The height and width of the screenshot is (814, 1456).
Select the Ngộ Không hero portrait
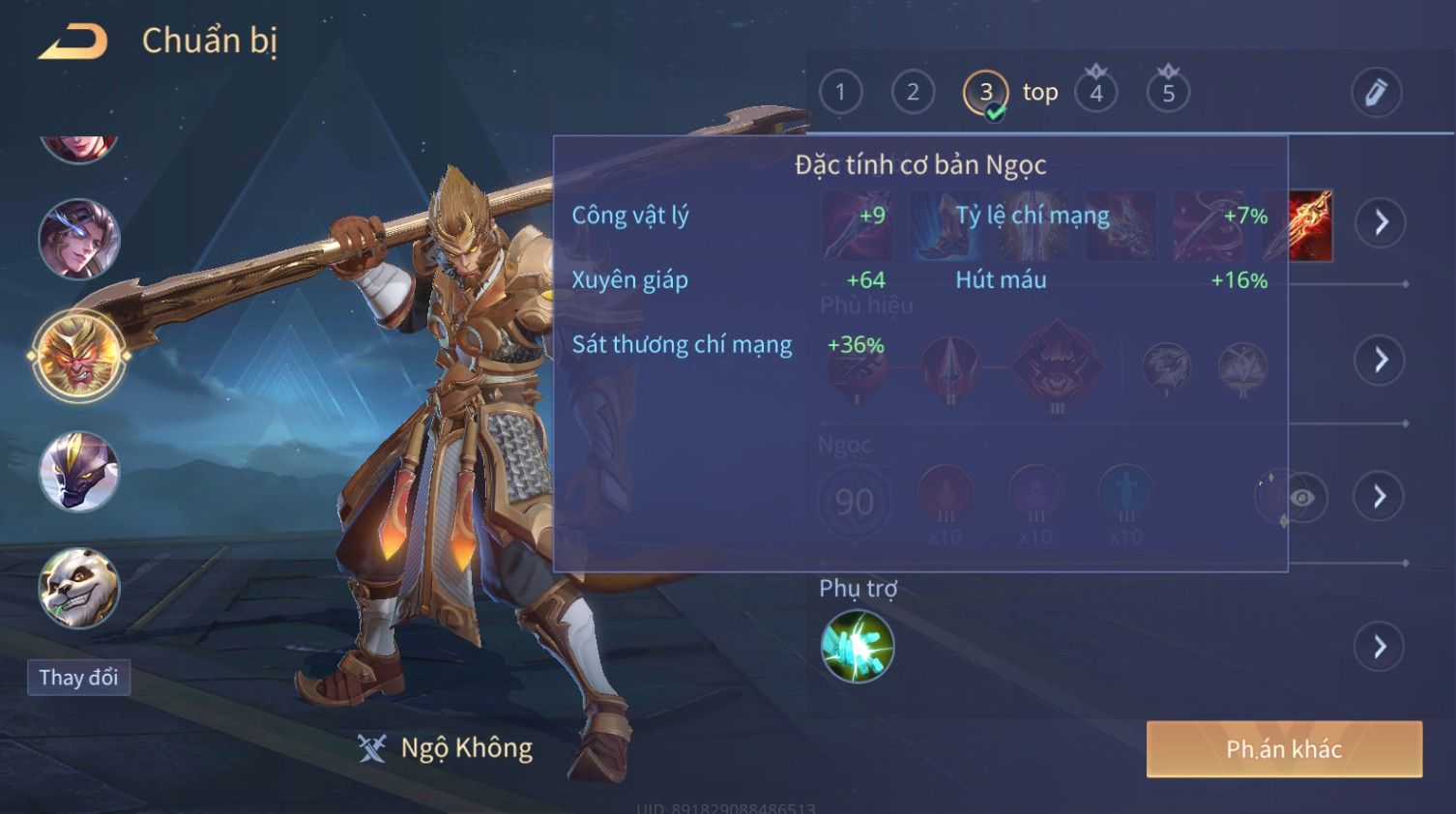click(79, 356)
